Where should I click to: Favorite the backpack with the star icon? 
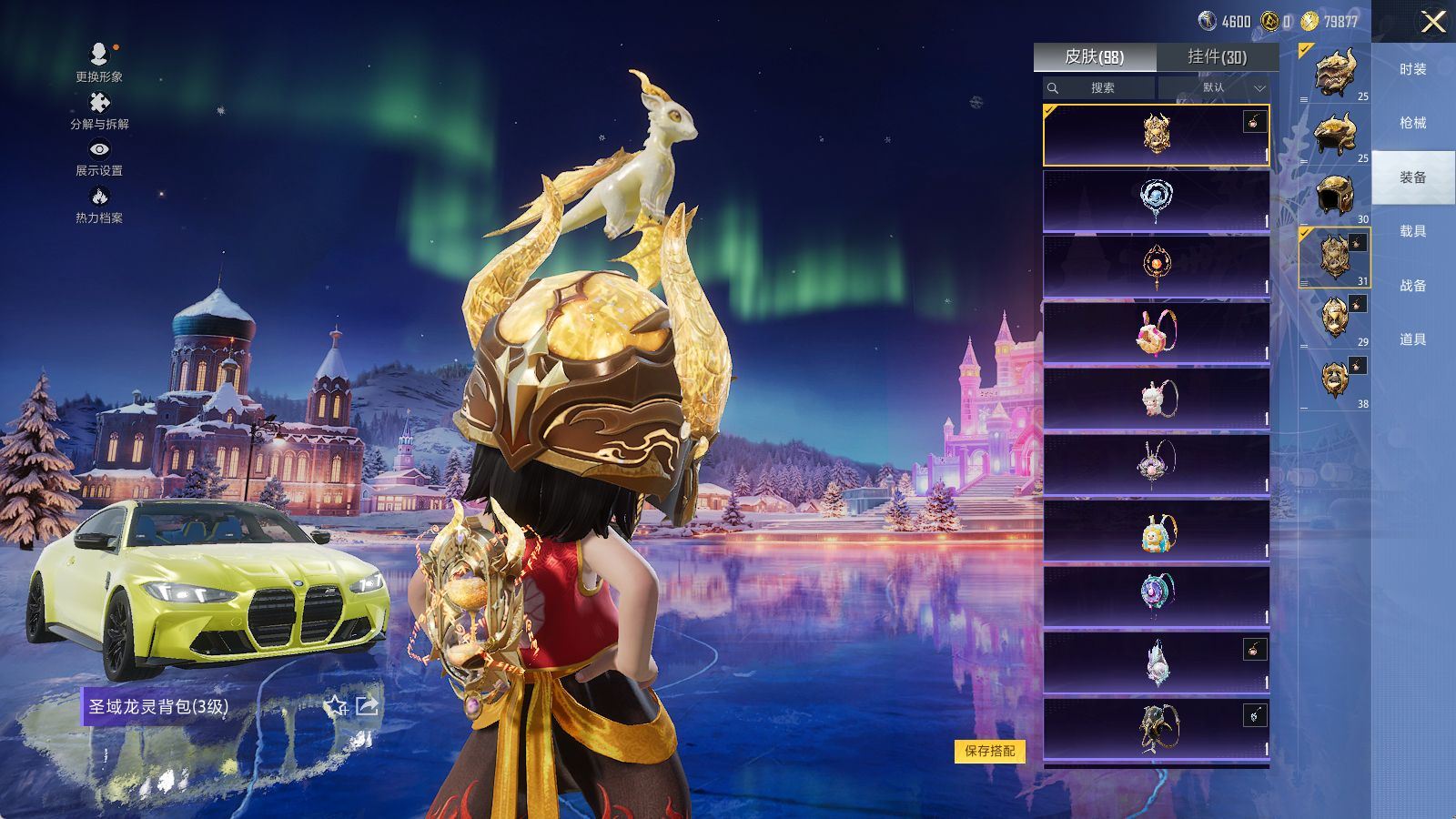336,706
